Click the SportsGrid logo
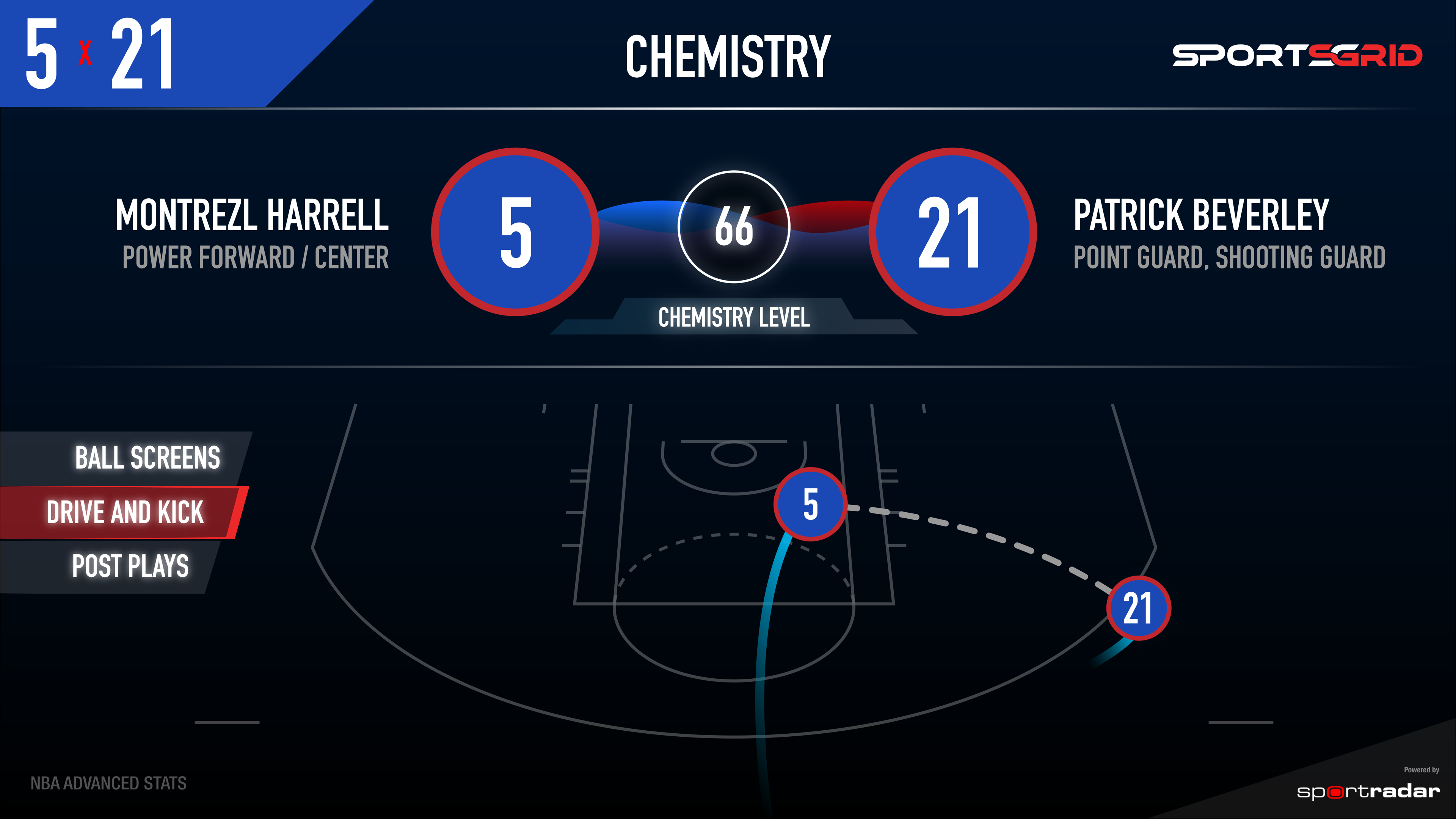Viewport: 1456px width, 819px height. tap(1297, 55)
